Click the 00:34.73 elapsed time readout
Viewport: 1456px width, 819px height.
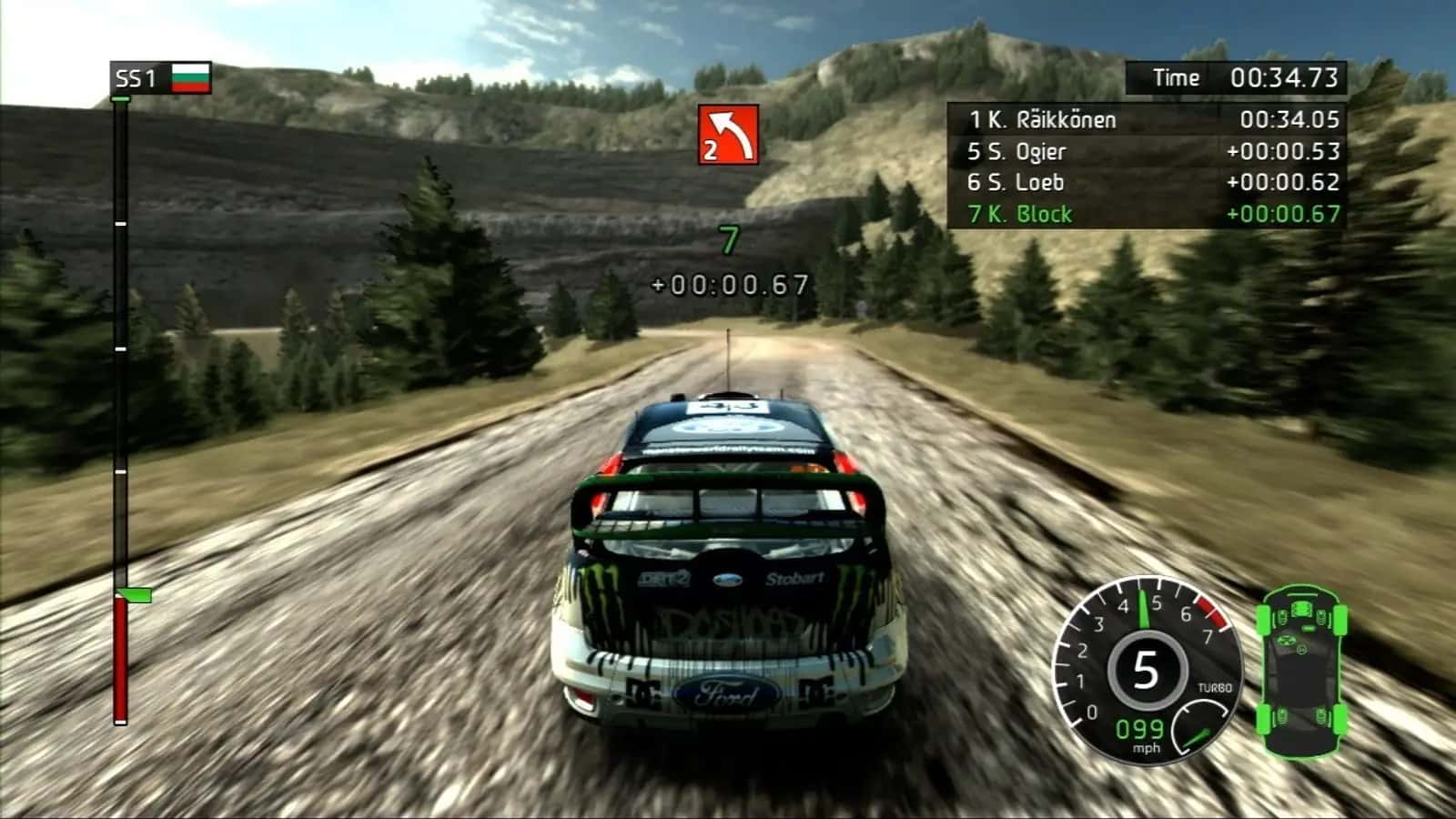(1286, 78)
